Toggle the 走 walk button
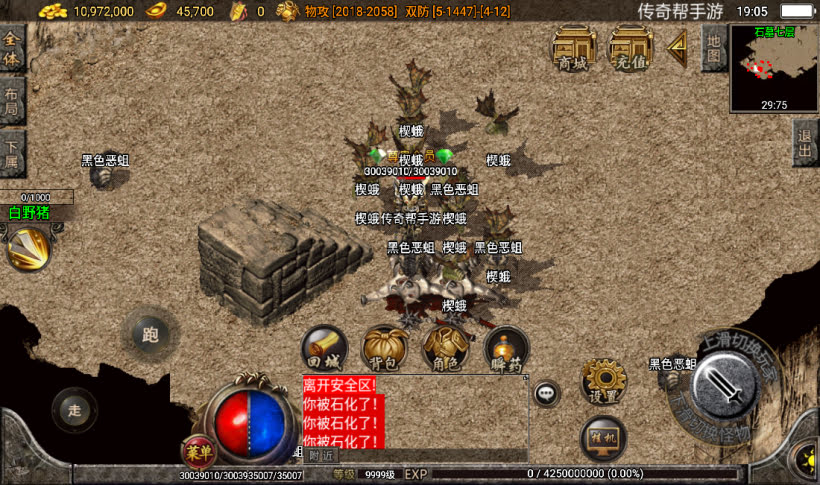Viewport: 820px width, 485px height. pos(75,409)
